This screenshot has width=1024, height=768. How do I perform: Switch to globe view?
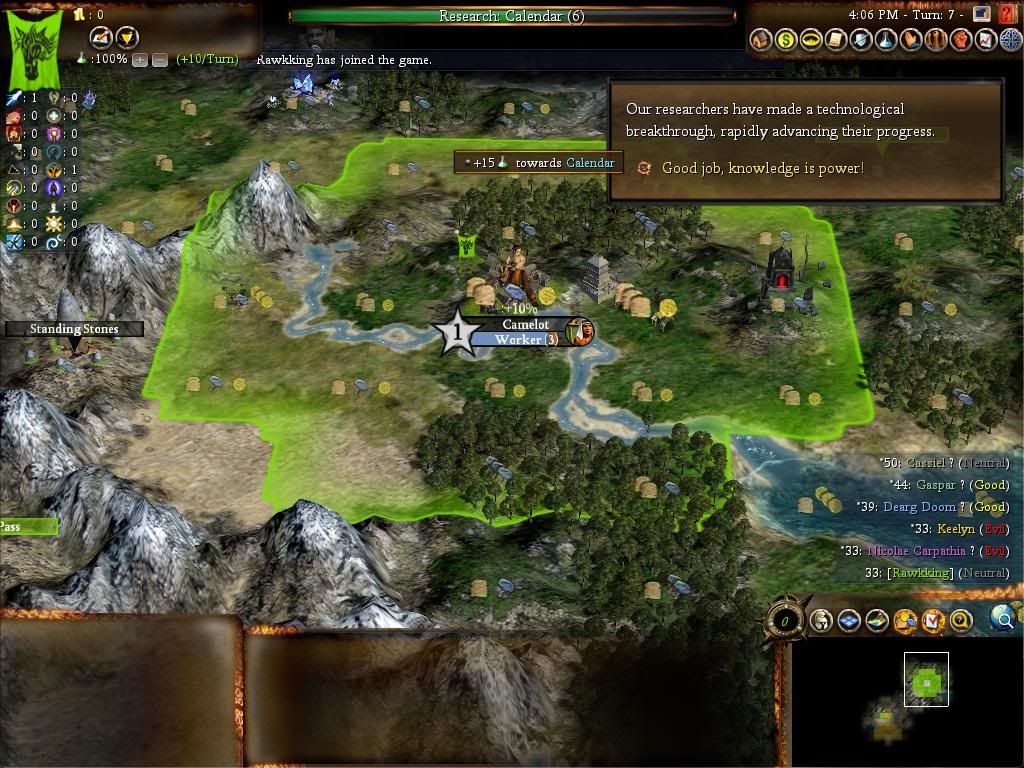pyautogui.click(x=1001, y=620)
